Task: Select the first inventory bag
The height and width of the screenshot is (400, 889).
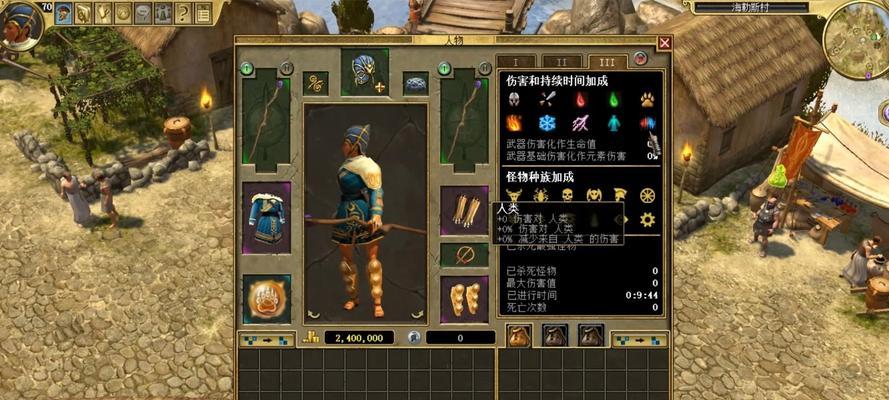Action: pos(519,336)
